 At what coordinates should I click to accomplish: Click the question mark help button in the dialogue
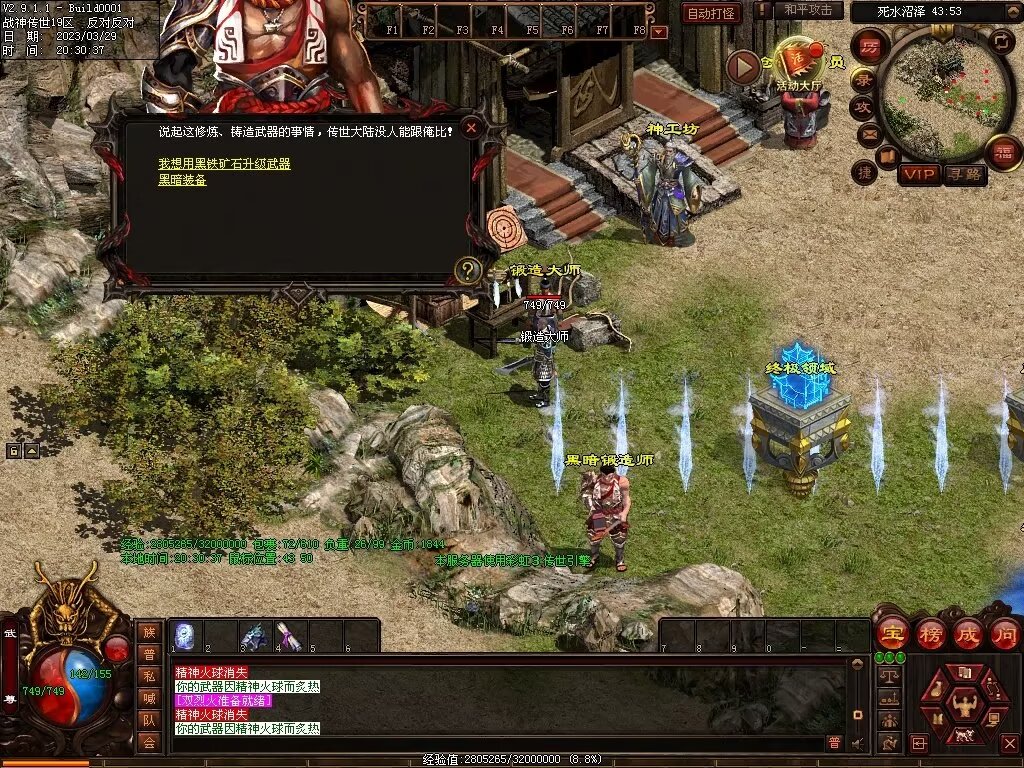[466, 269]
